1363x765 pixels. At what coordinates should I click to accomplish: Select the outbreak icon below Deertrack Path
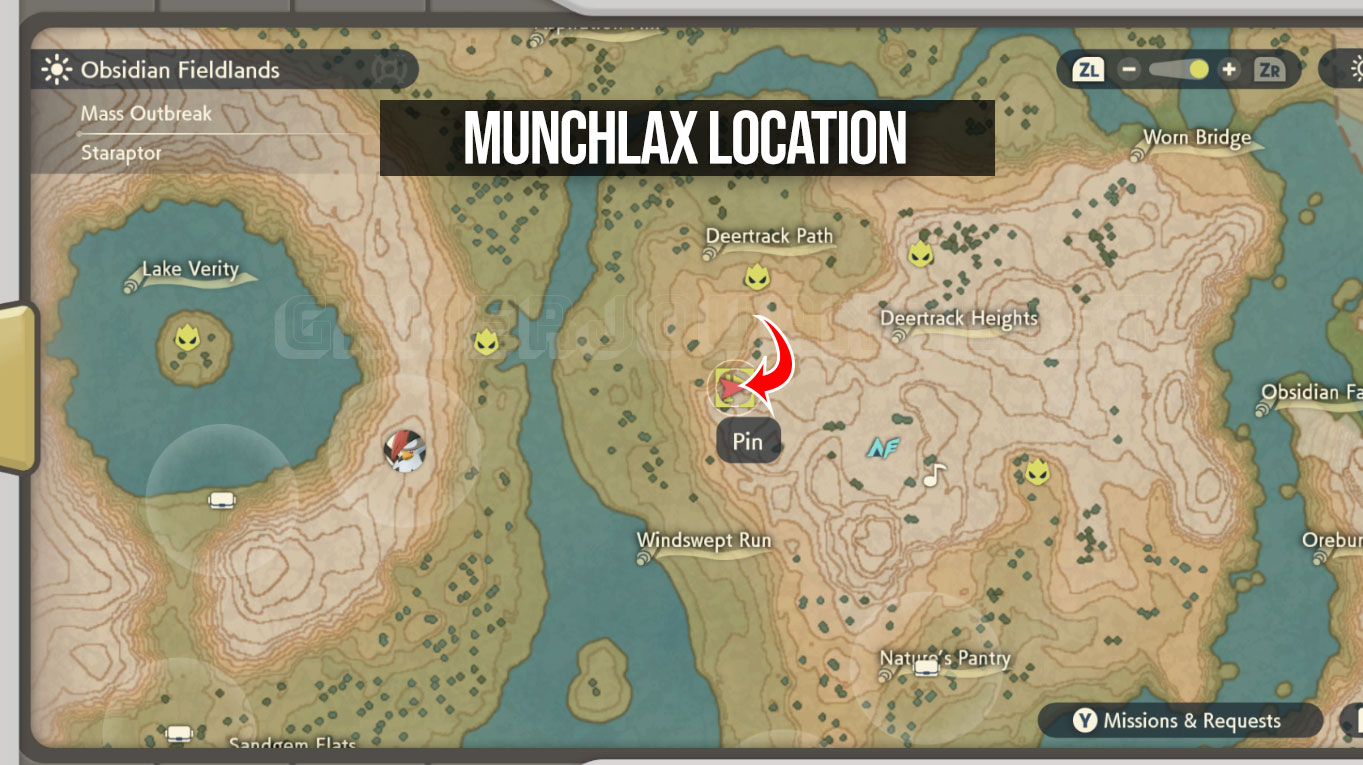tap(757, 277)
